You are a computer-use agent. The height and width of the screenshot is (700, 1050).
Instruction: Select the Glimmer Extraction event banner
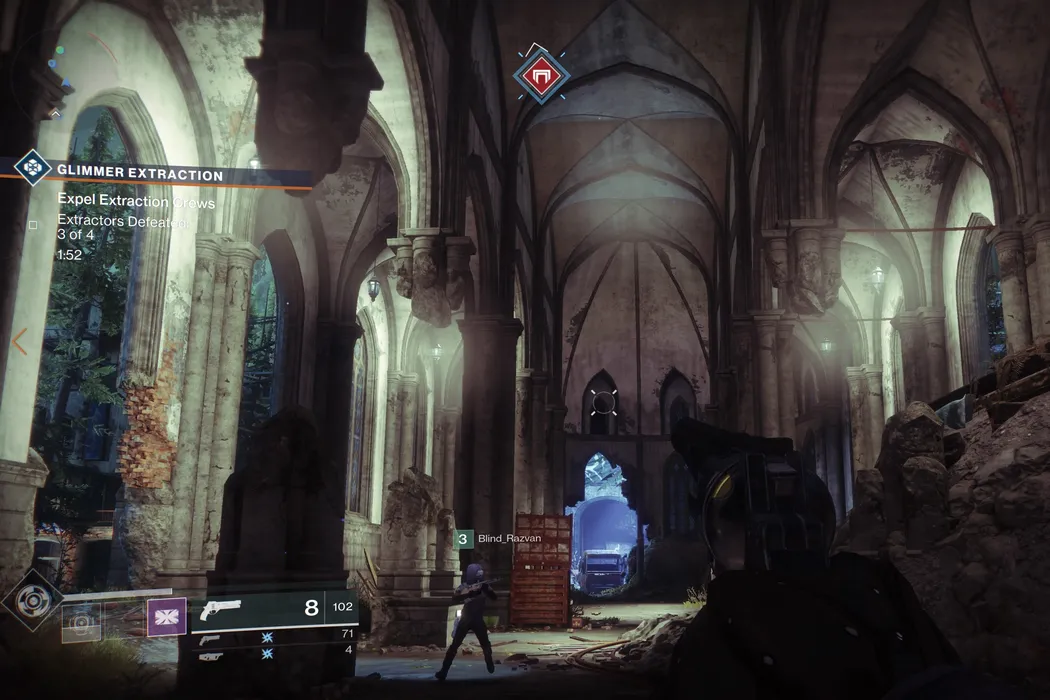click(x=160, y=175)
